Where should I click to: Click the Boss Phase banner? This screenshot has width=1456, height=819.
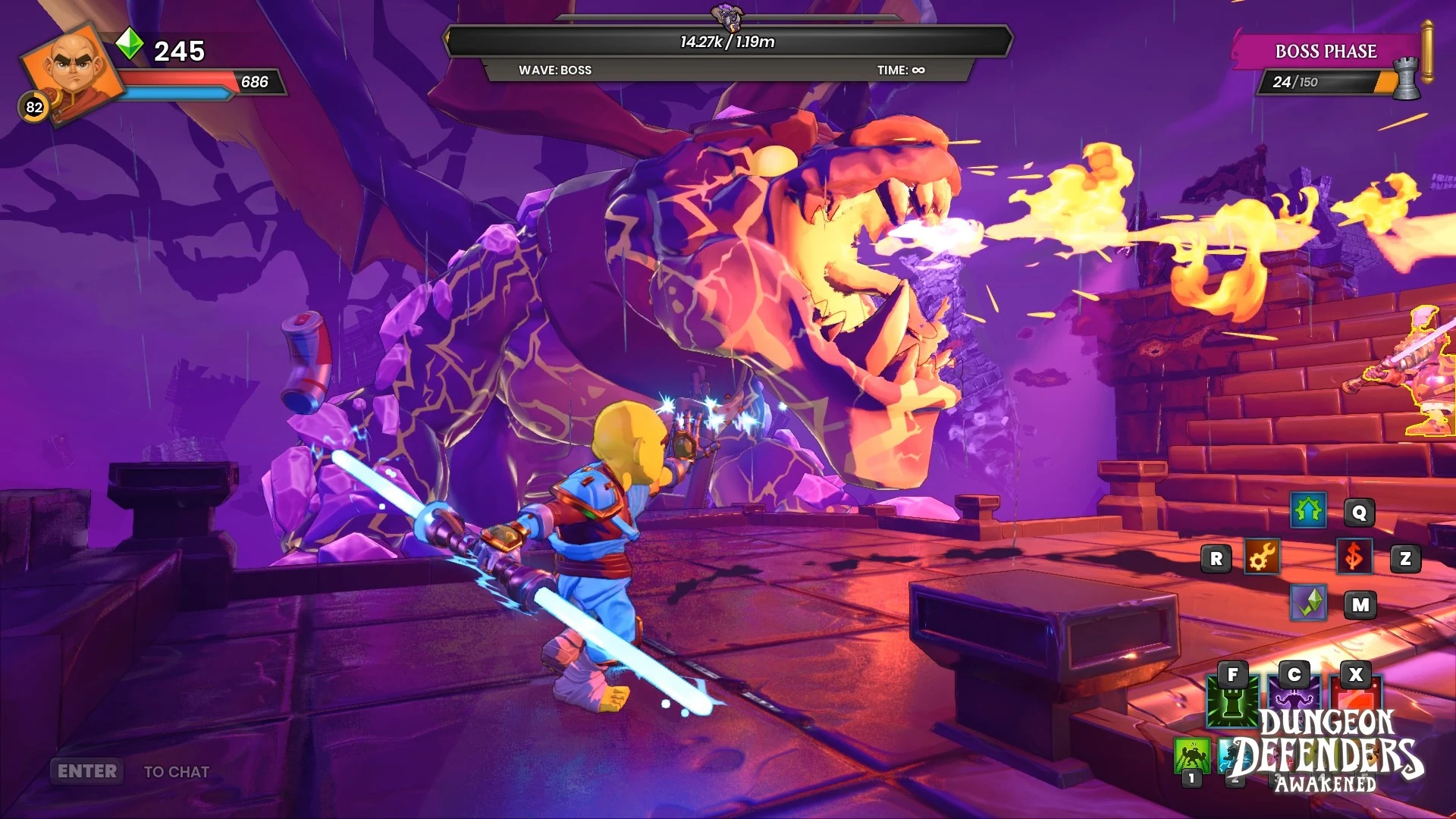1326,52
